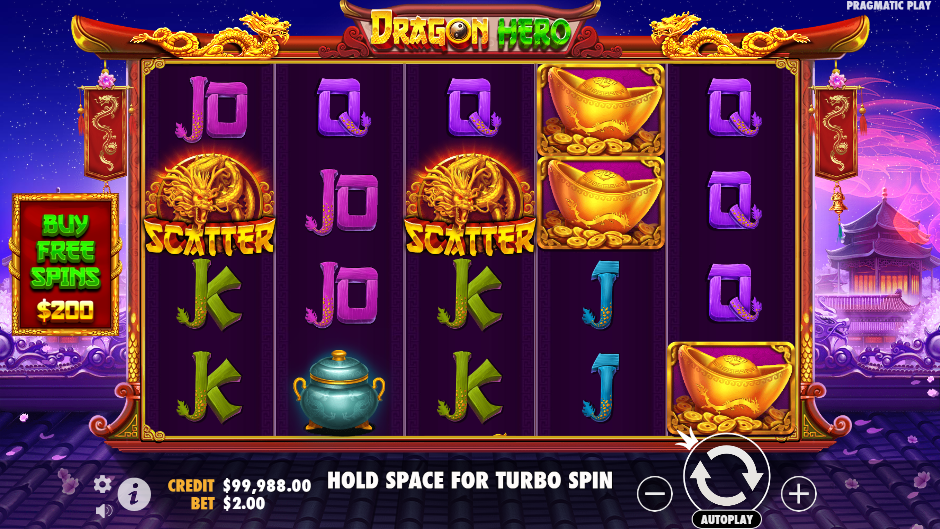The image size is (940, 529).
Task: Toggle the sound speaker icon
Action: pyautogui.click(x=102, y=509)
